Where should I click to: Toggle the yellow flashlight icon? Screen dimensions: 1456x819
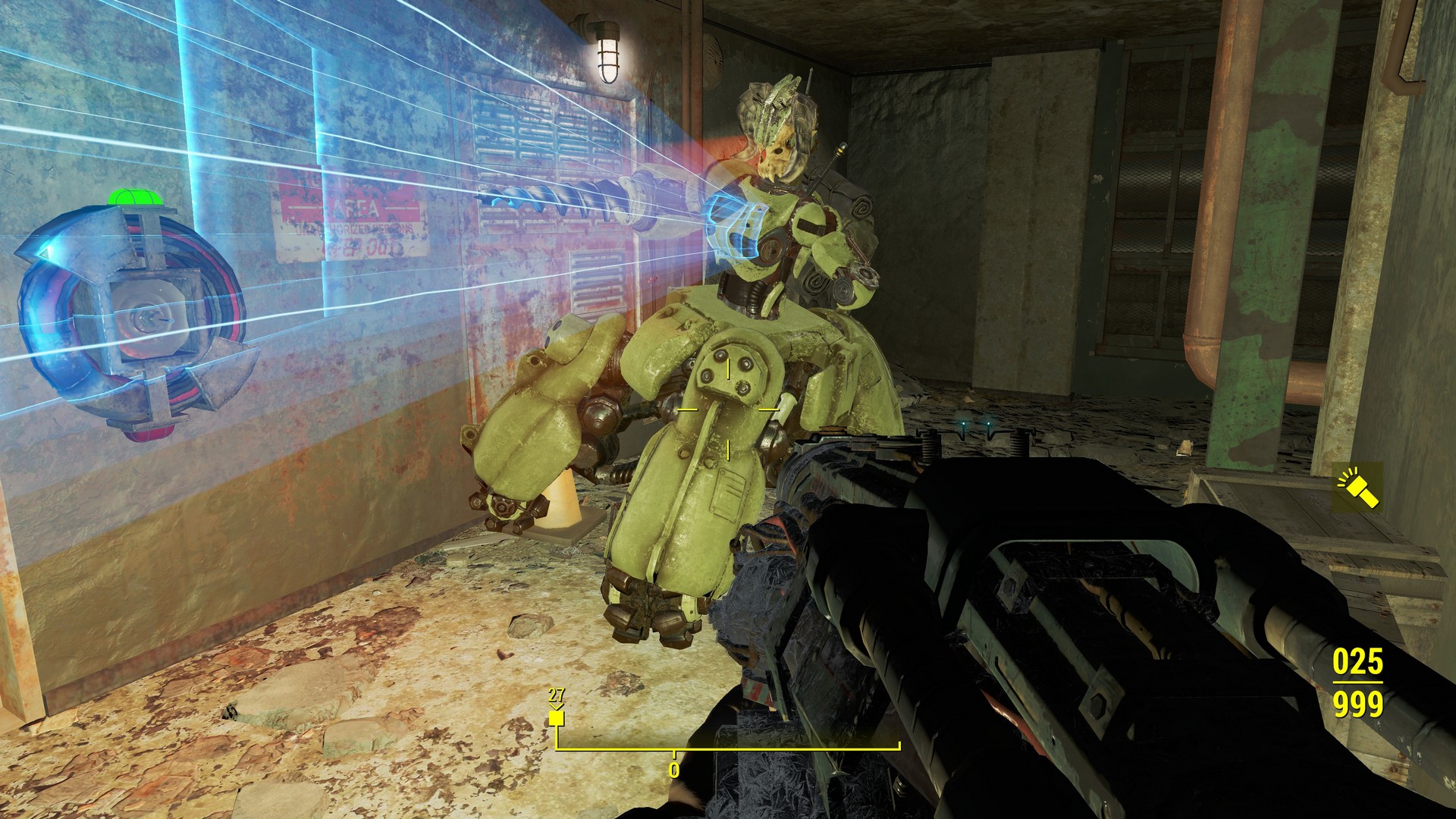(1357, 487)
